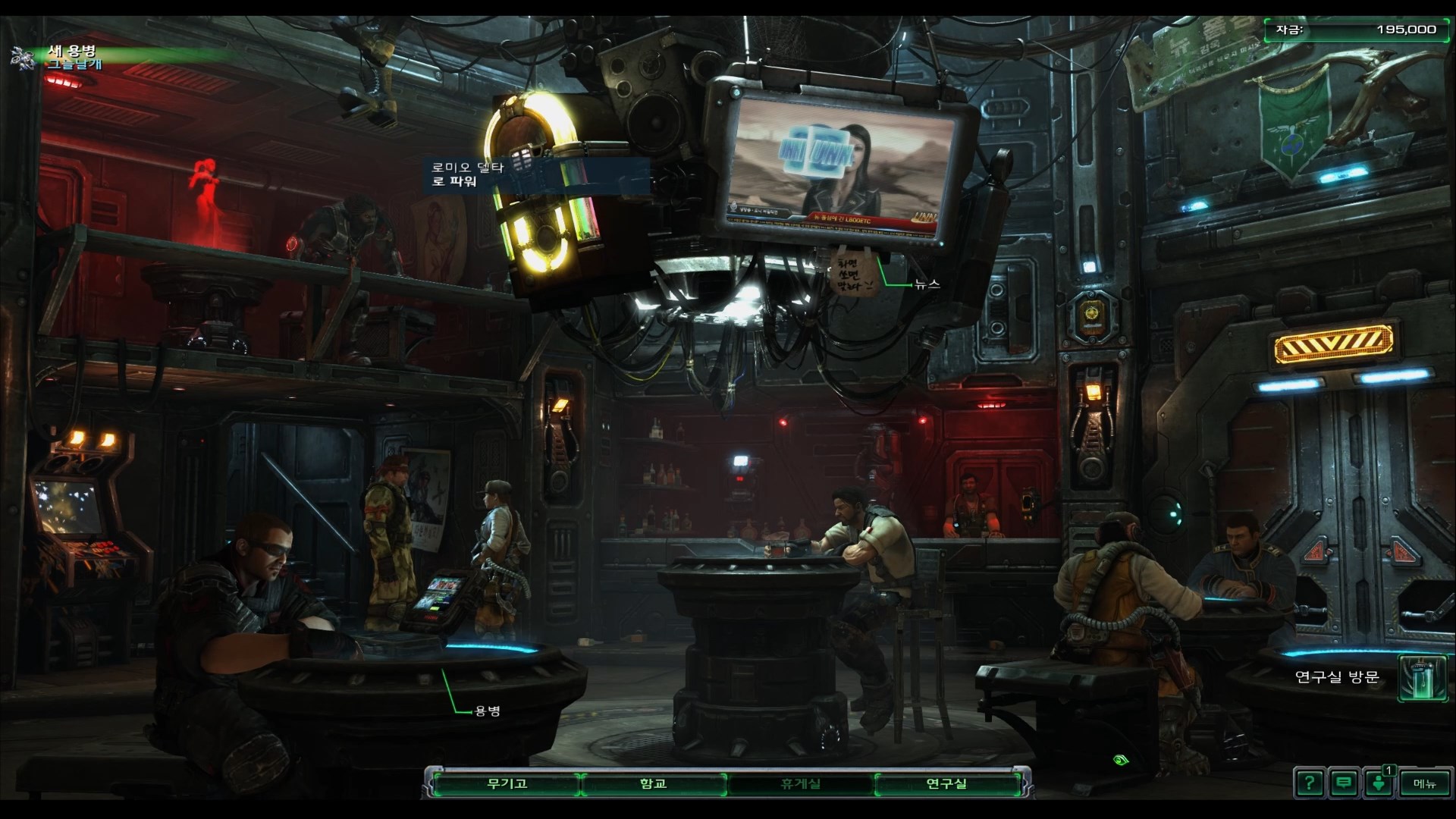Open the 메뉴 (Menu) button
This screenshot has height=819, width=1456.
click(1424, 783)
